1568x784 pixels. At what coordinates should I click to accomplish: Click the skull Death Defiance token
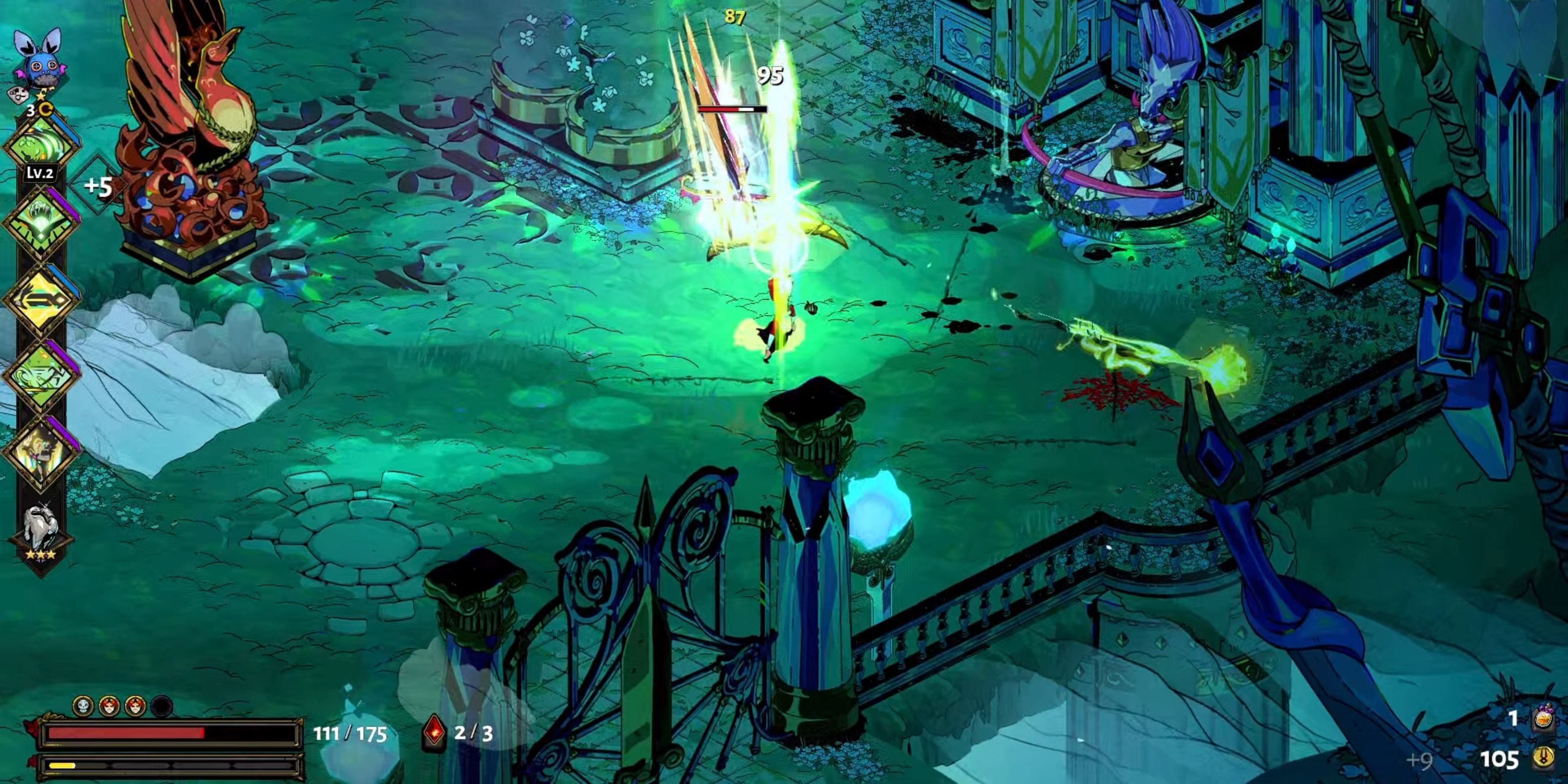83,706
